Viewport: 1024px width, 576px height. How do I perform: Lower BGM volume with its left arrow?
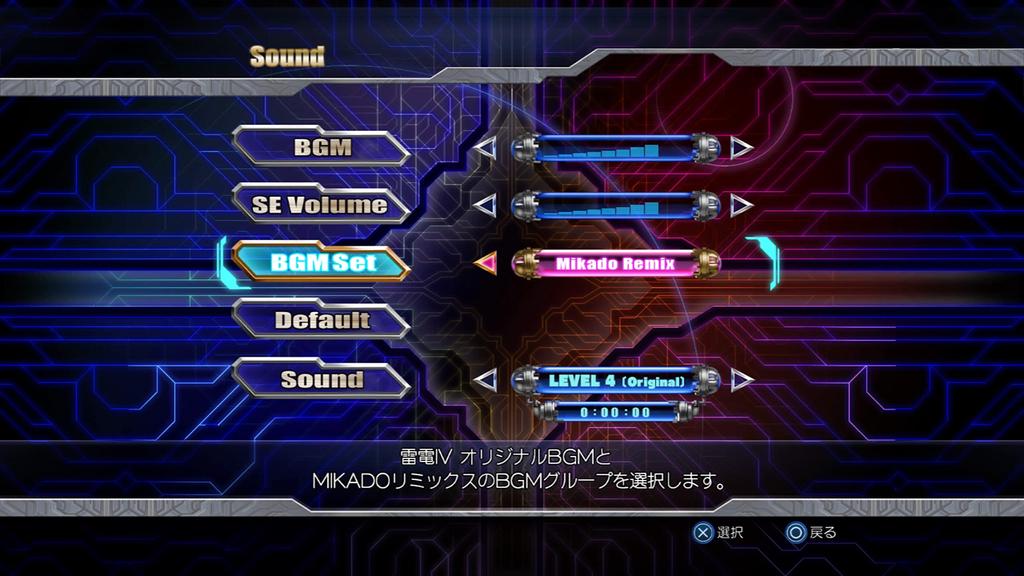point(485,149)
